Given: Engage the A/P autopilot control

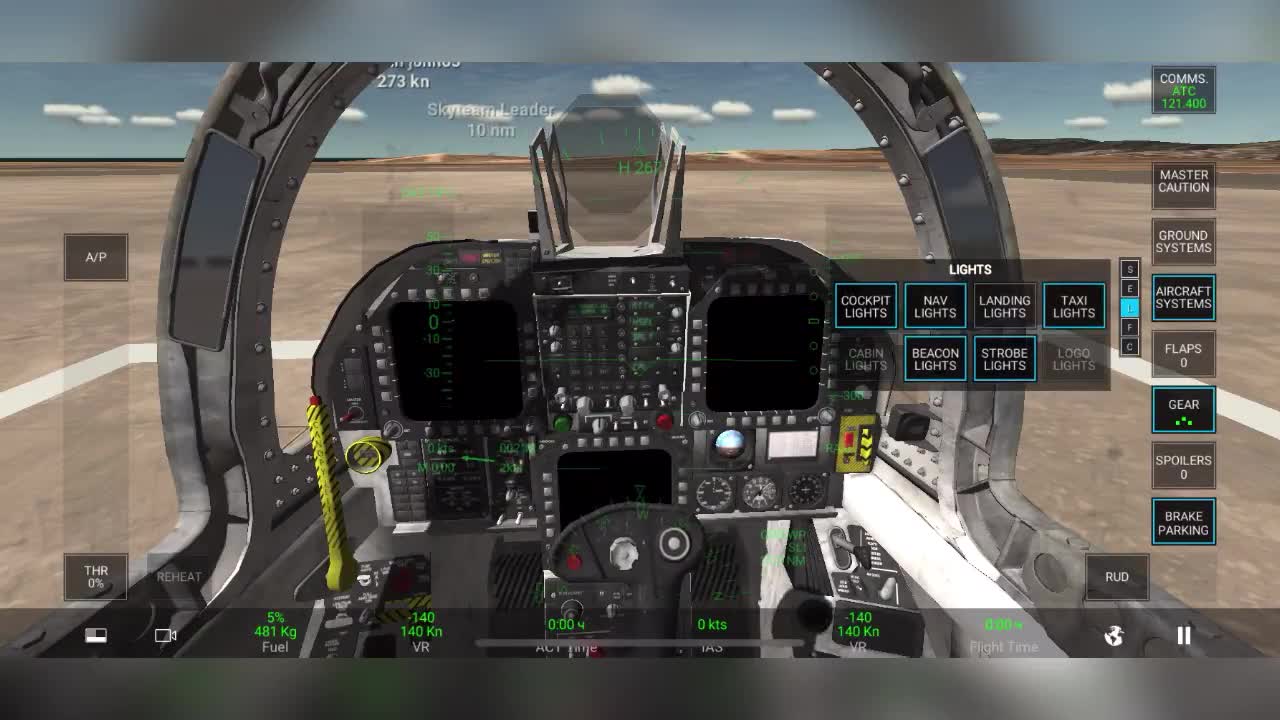Looking at the screenshot, I should [x=95, y=256].
